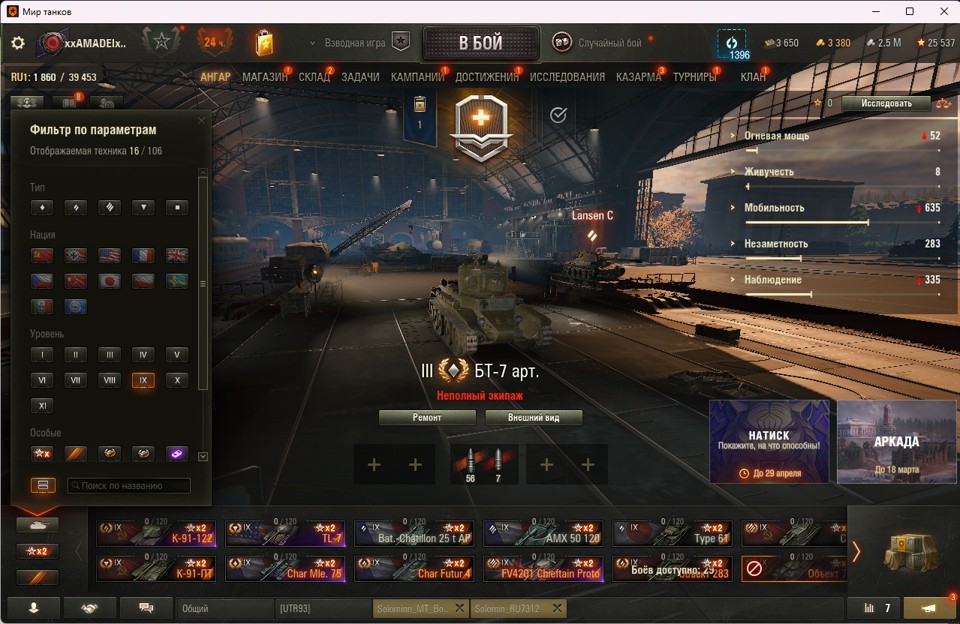Click the Поиск по названию search field

[128, 486]
